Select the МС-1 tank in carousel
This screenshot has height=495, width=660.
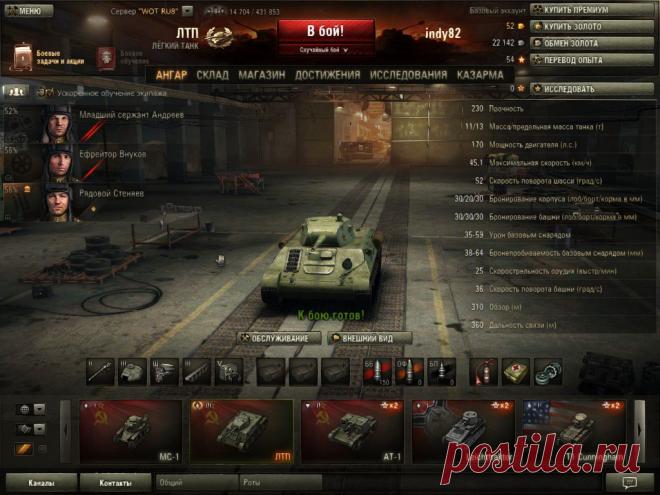(x=131, y=433)
